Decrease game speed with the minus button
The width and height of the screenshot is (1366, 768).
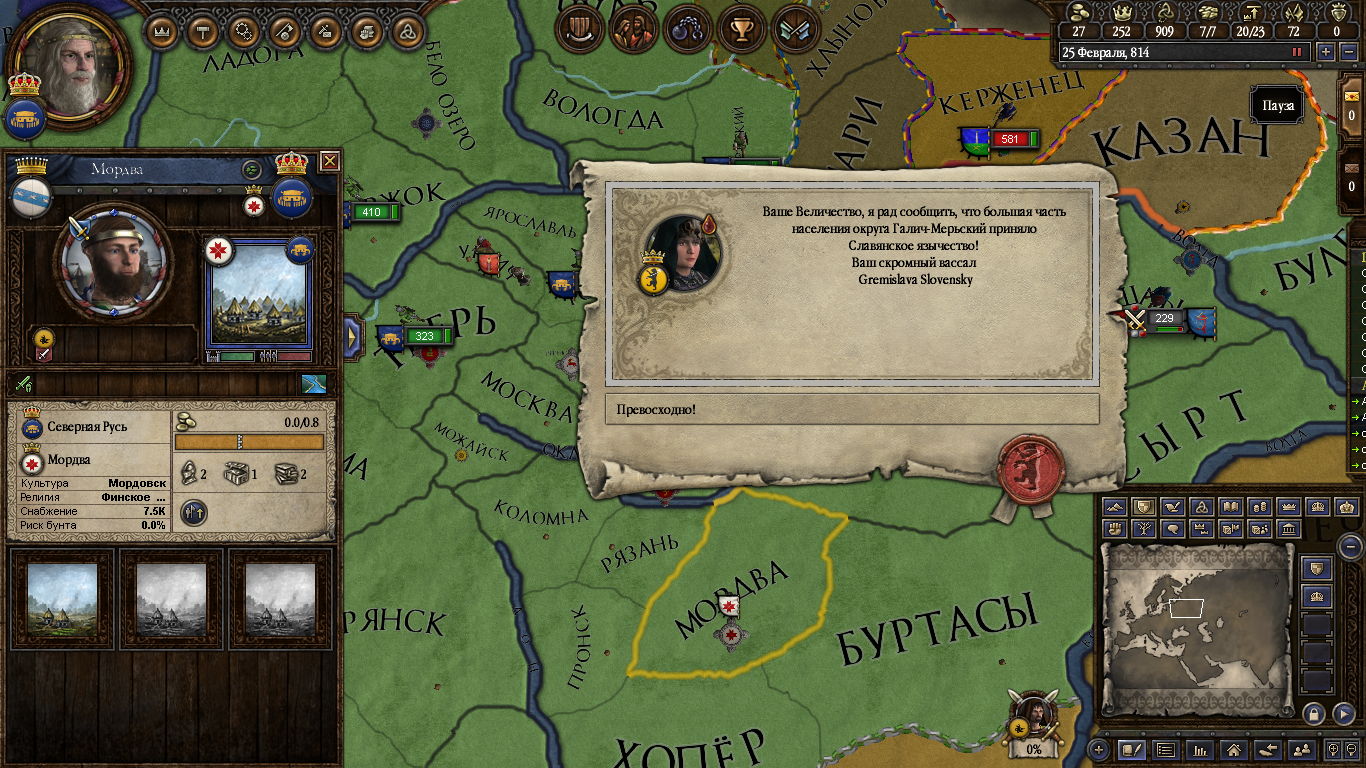click(1347, 52)
